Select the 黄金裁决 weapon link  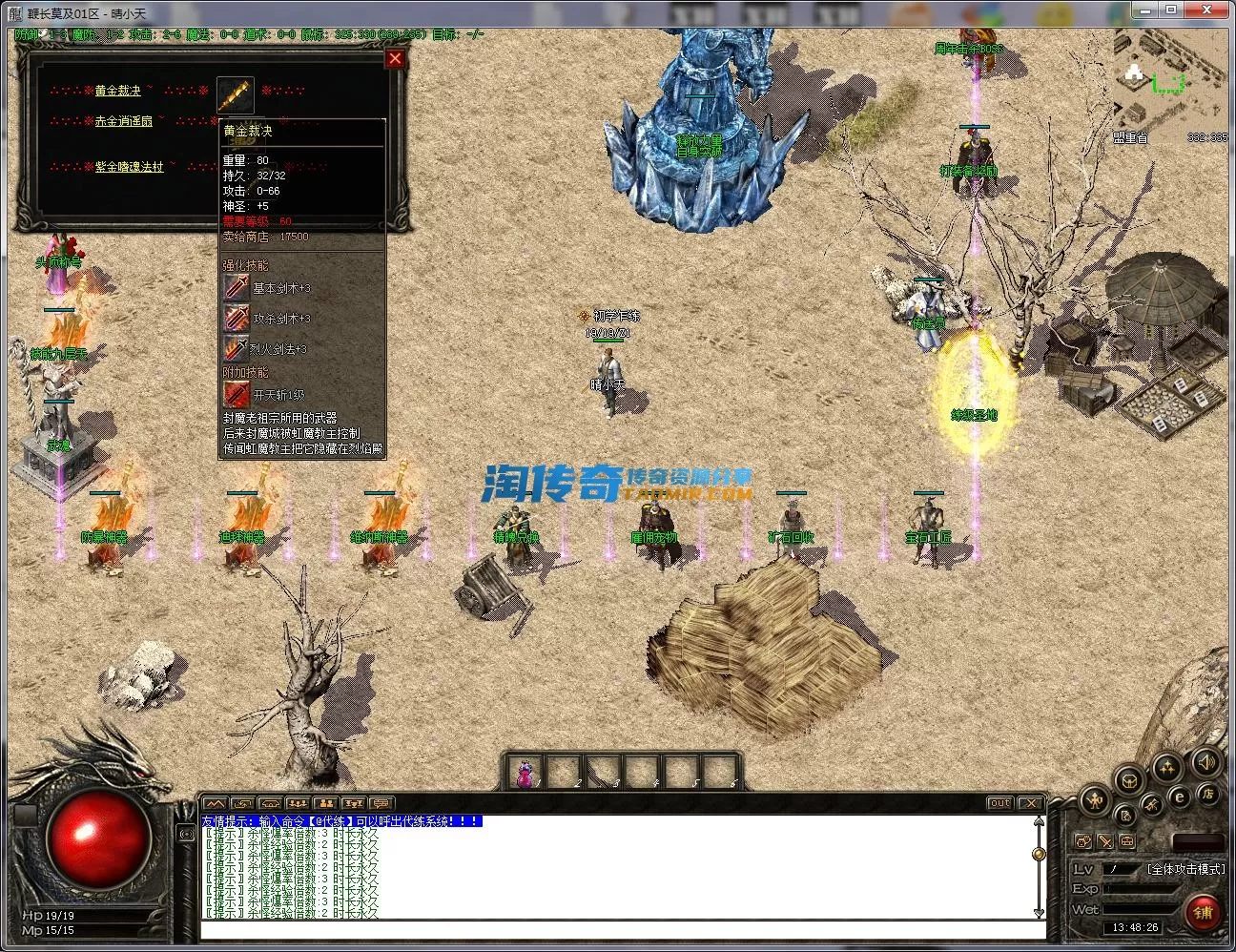tap(117, 91)
